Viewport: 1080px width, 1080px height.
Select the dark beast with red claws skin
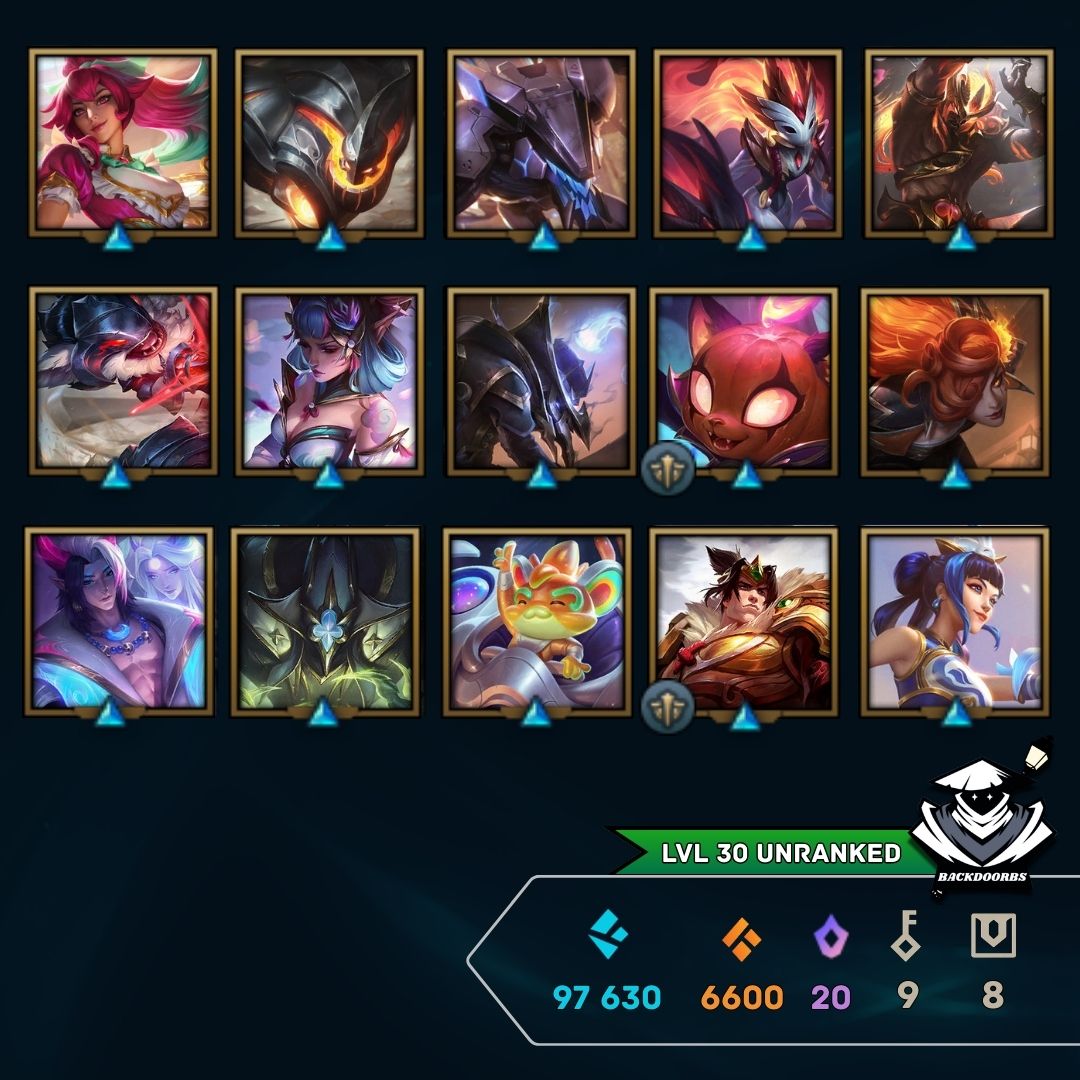tap(123, 380)
